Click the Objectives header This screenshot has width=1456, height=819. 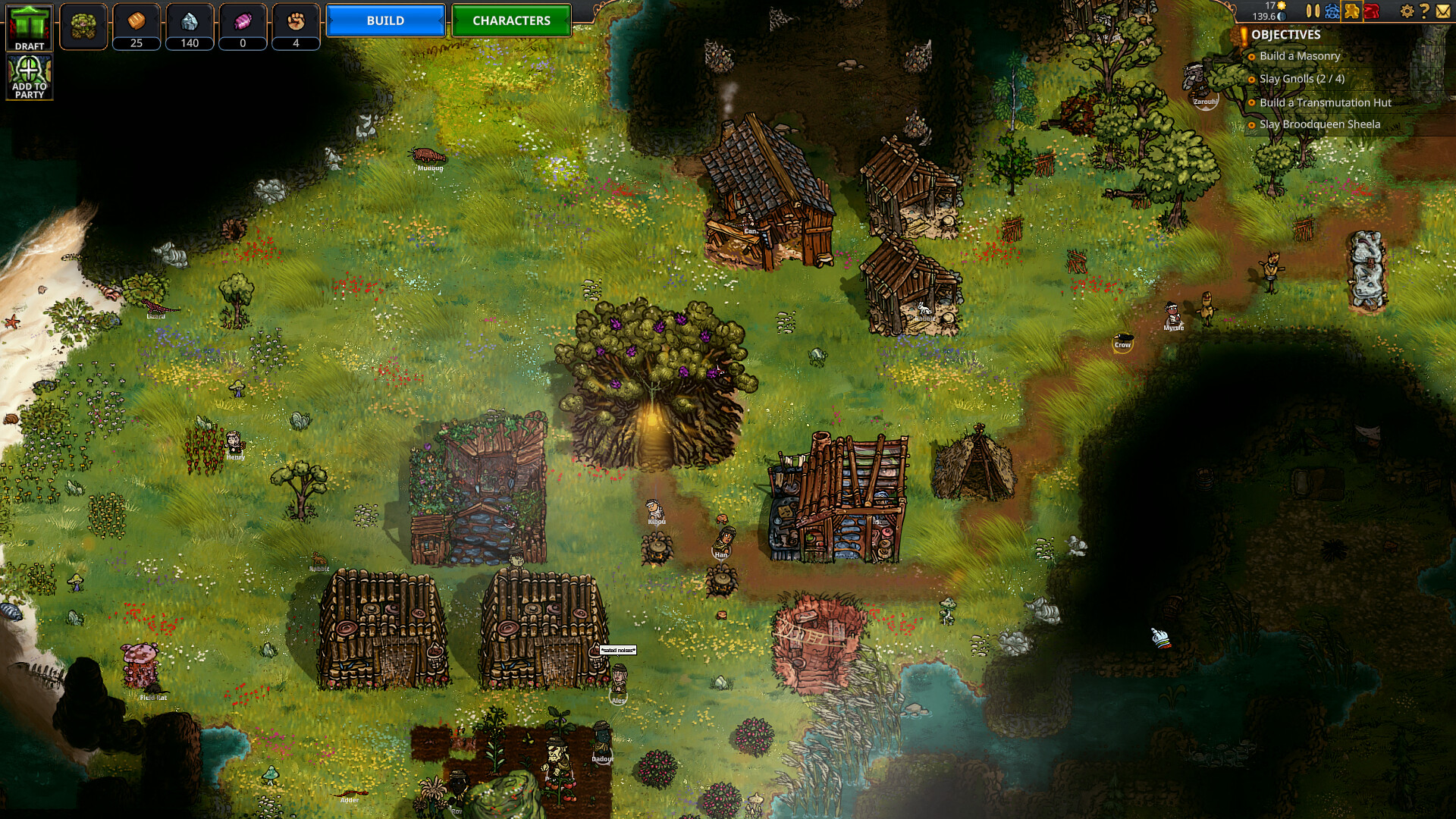point(1285,35)
